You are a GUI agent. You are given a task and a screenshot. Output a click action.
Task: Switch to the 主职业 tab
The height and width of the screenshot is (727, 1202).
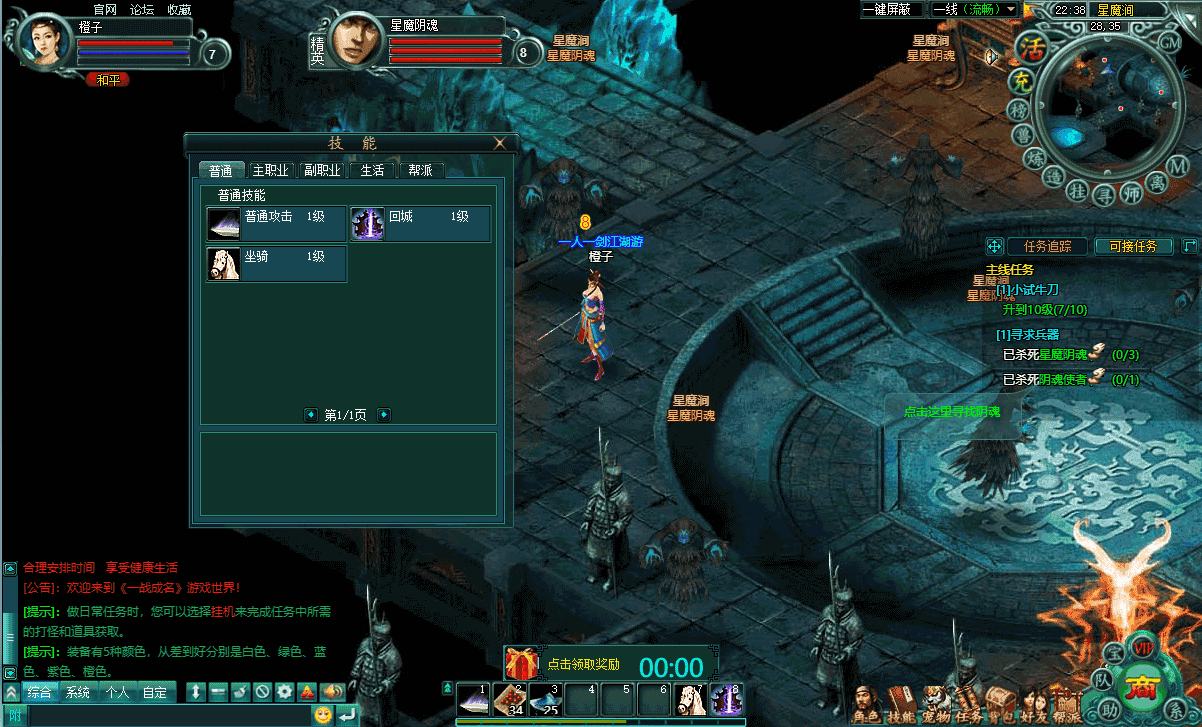click(270, 170)
